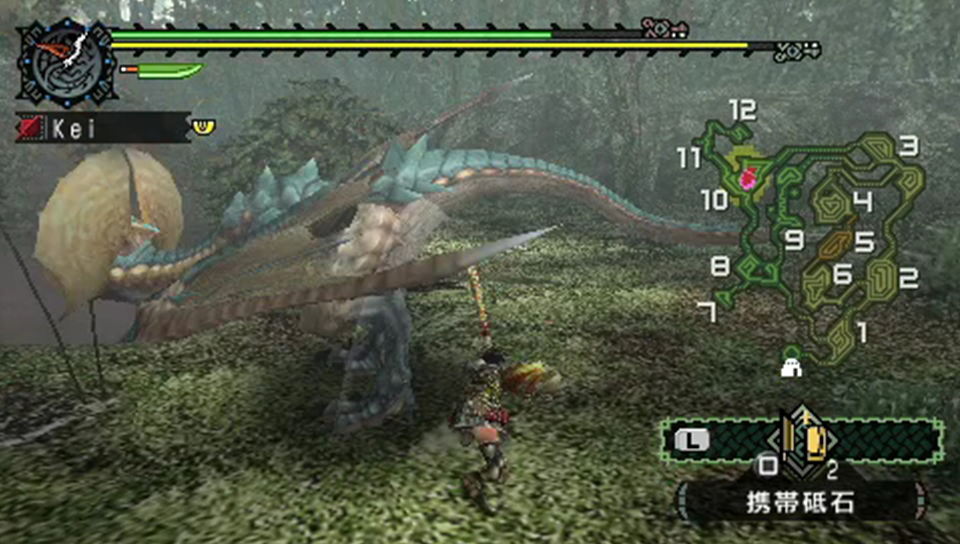Choose area 12 on the minimap

[x=742, y=111]
